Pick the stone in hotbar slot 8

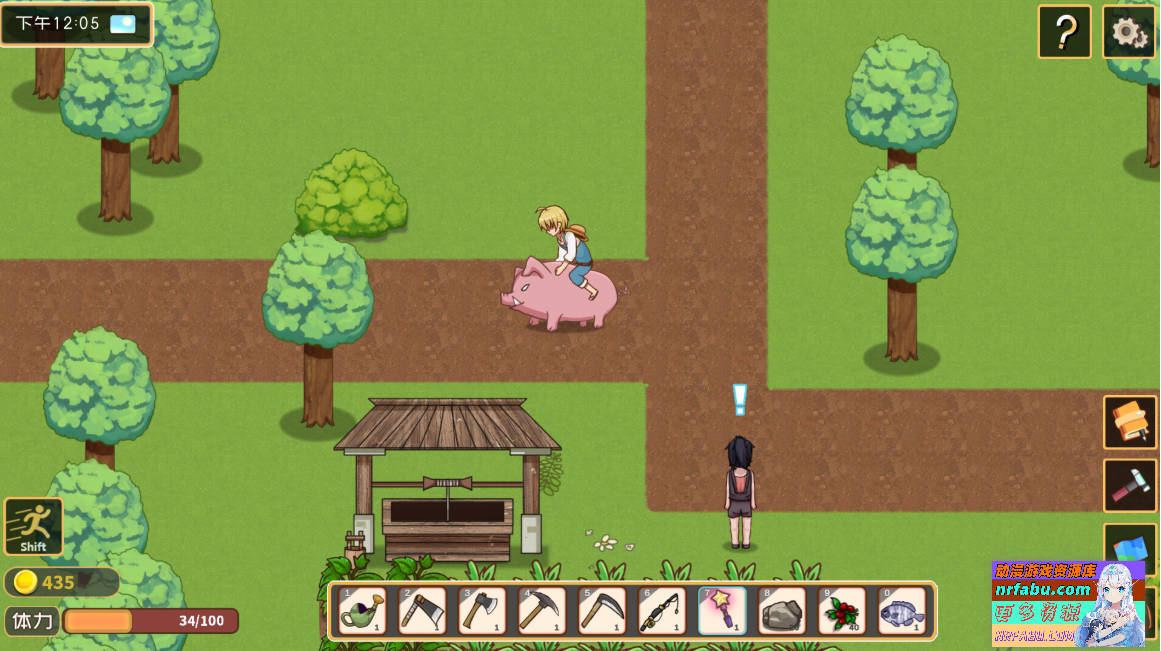(x=782, y=611)
